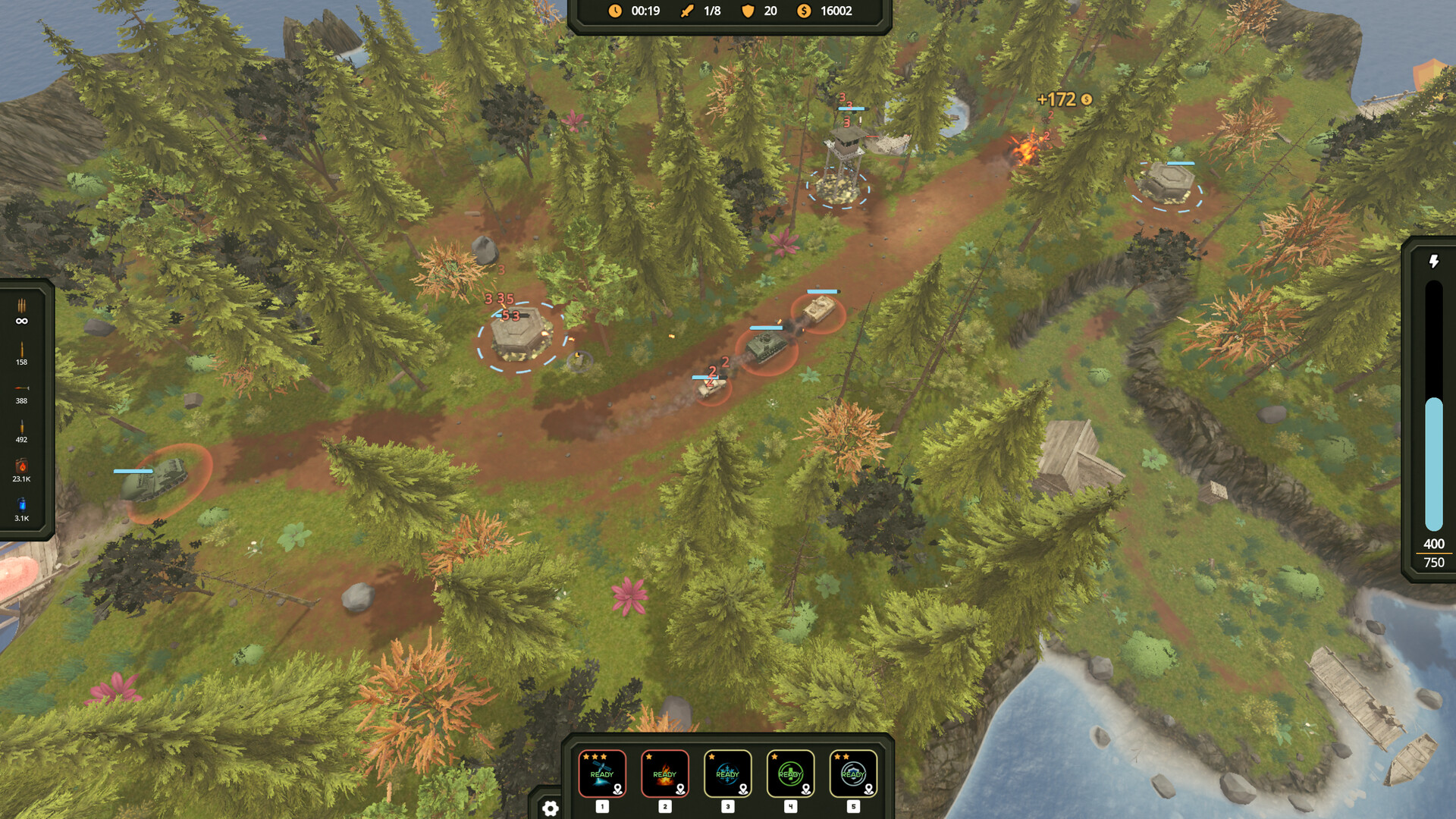Screen dimensions: 1456x819
Task: Use the fire ability in slot 2
Action: (x=664, y=773)
